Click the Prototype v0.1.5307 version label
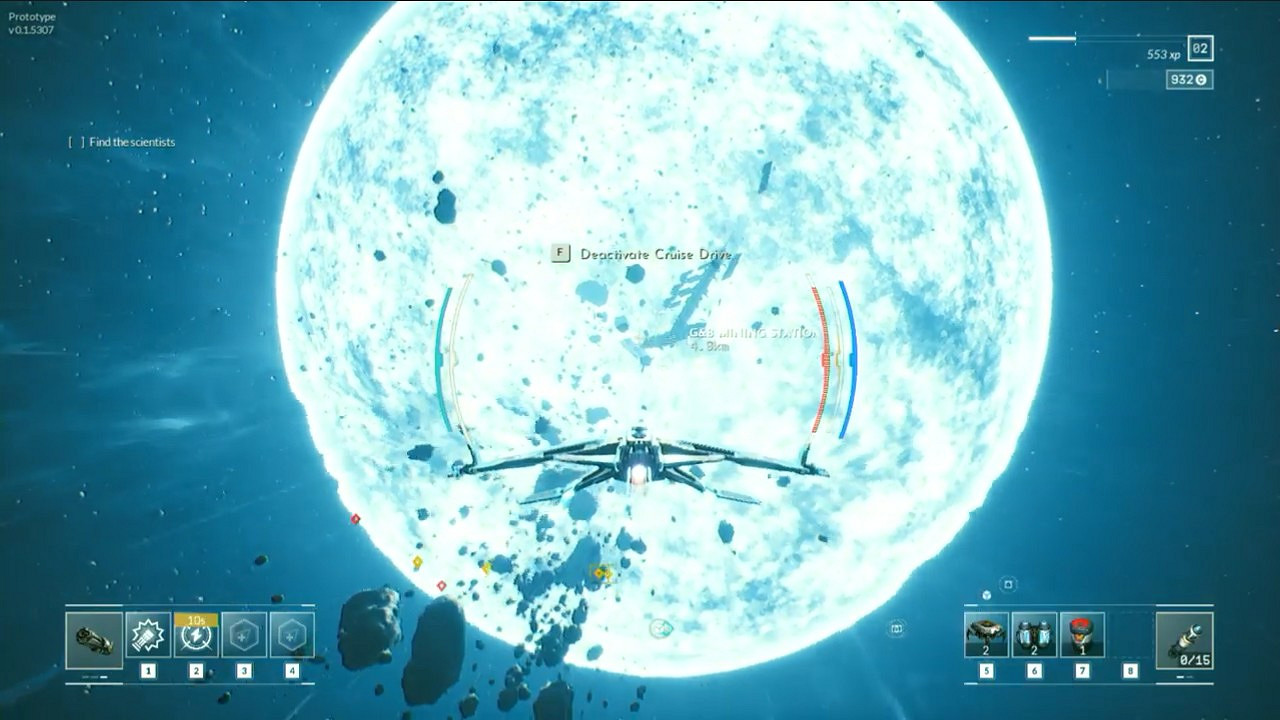The width and height of the screenshot is (1280, 720). point(33,24)
